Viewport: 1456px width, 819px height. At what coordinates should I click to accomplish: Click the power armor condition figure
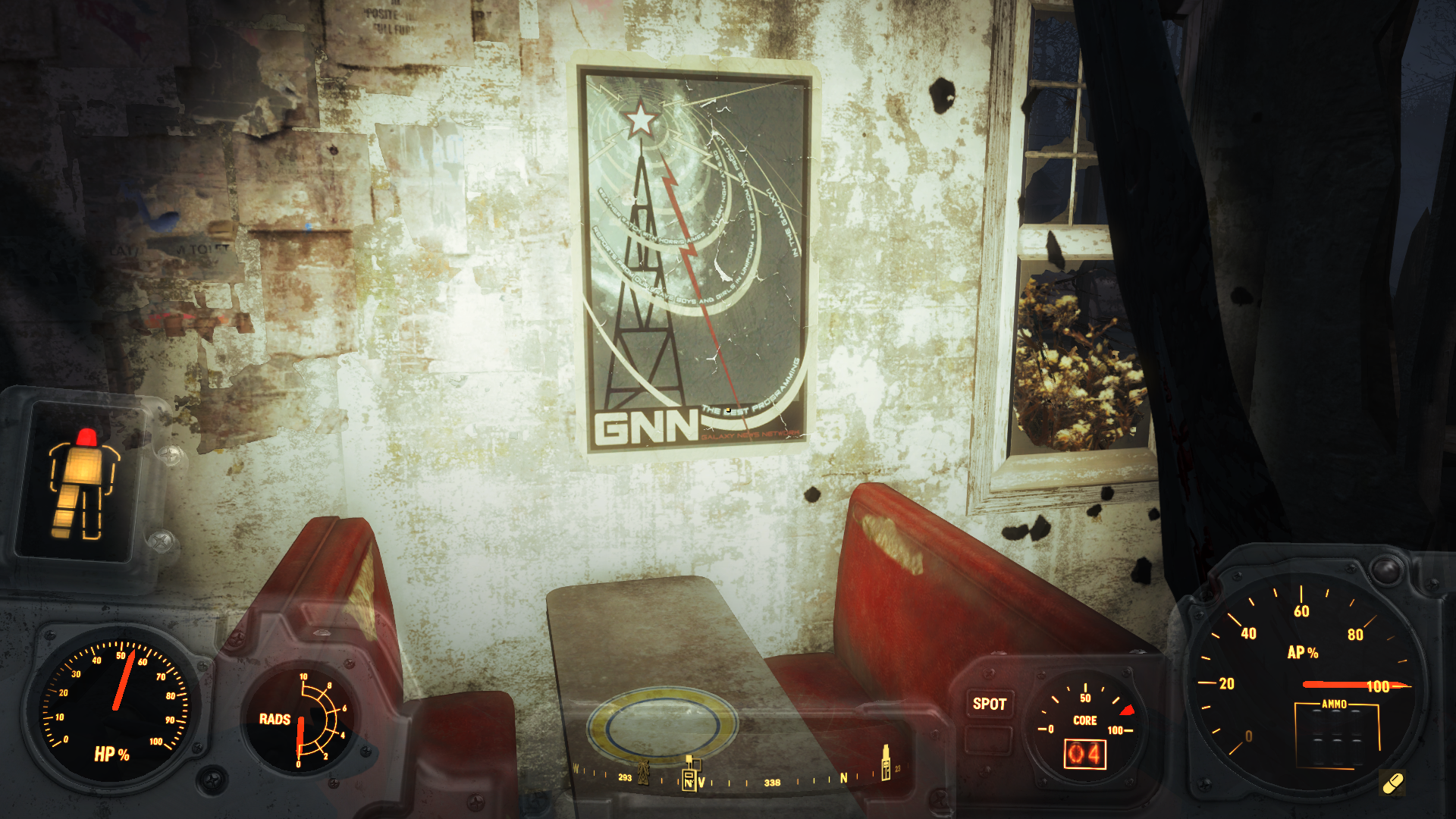click(82, 484)
